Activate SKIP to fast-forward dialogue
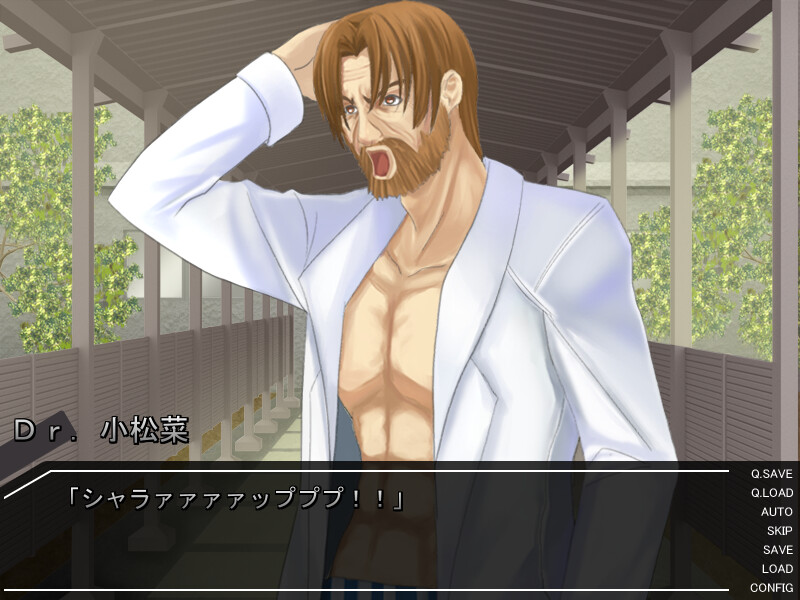The width and height of the screenshot is (800, 600). [779, 531]
